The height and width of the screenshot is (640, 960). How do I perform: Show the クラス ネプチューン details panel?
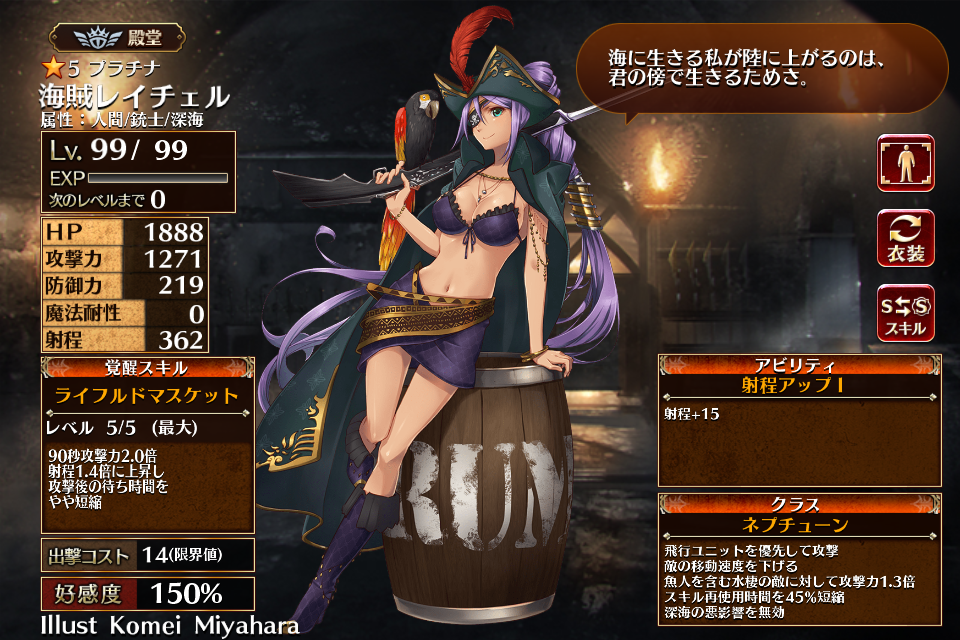coord(799,558)
